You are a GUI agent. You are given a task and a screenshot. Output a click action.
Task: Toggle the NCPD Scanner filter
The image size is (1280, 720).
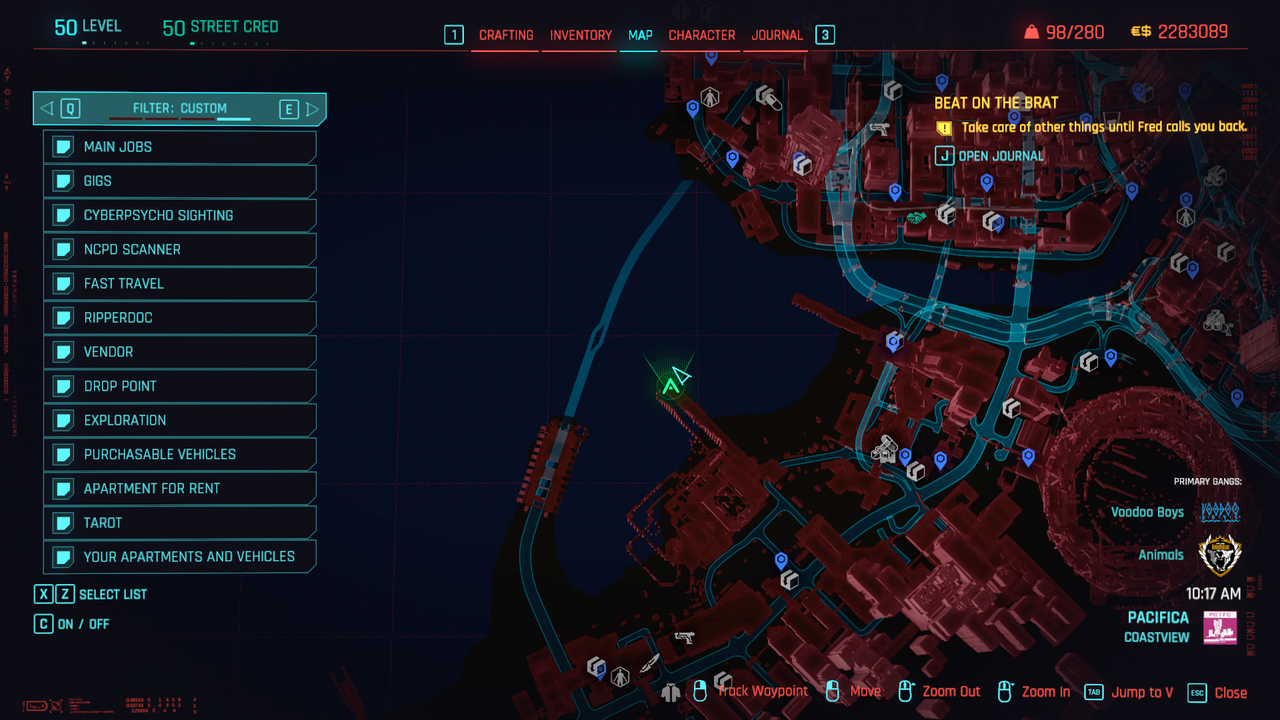(180, 249)
